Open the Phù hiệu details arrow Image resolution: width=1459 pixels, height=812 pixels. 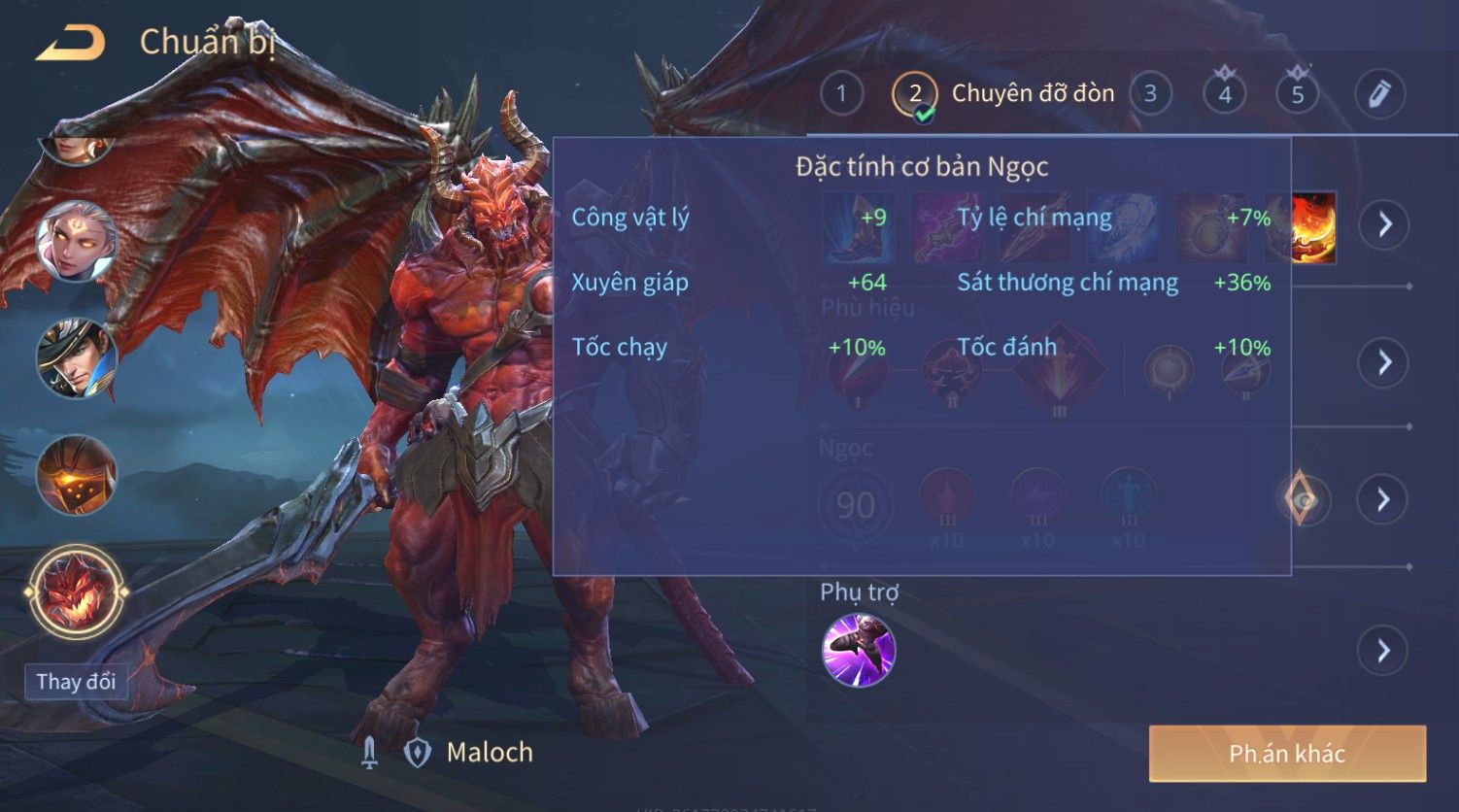tap(1384, 362)
